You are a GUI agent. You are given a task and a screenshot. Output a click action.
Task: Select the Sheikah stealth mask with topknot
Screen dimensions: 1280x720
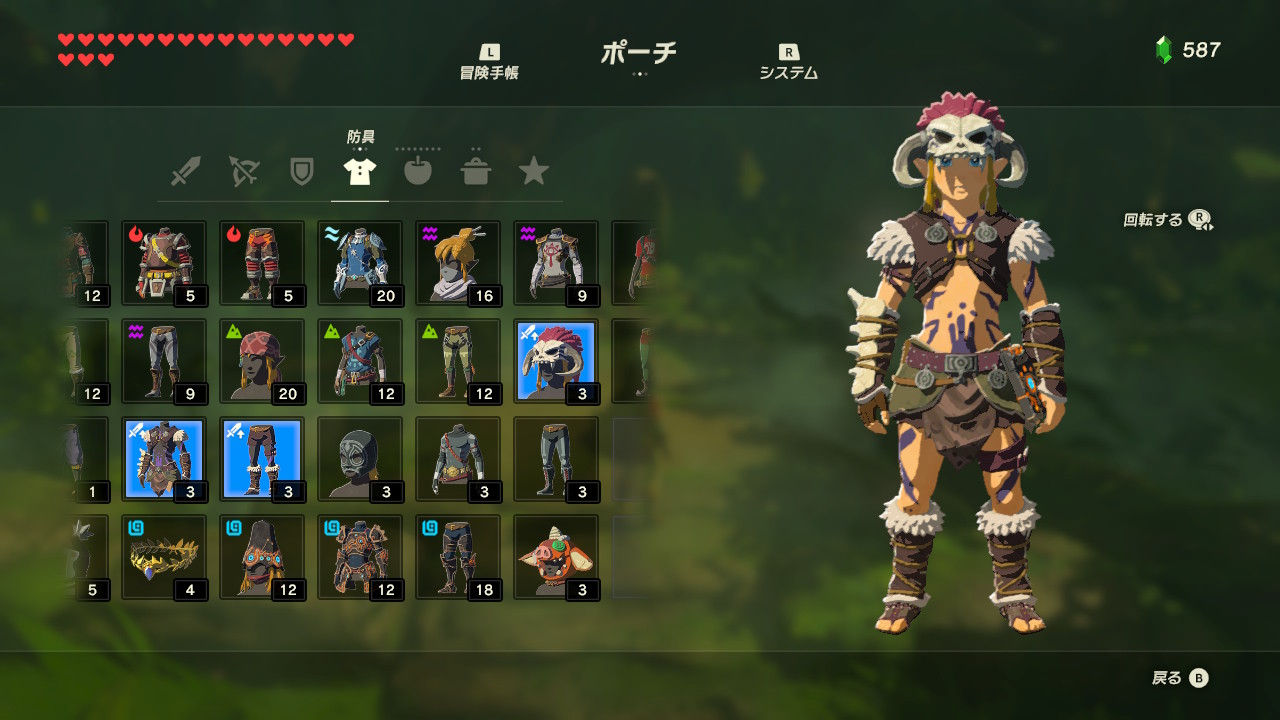tap(458, 263)
